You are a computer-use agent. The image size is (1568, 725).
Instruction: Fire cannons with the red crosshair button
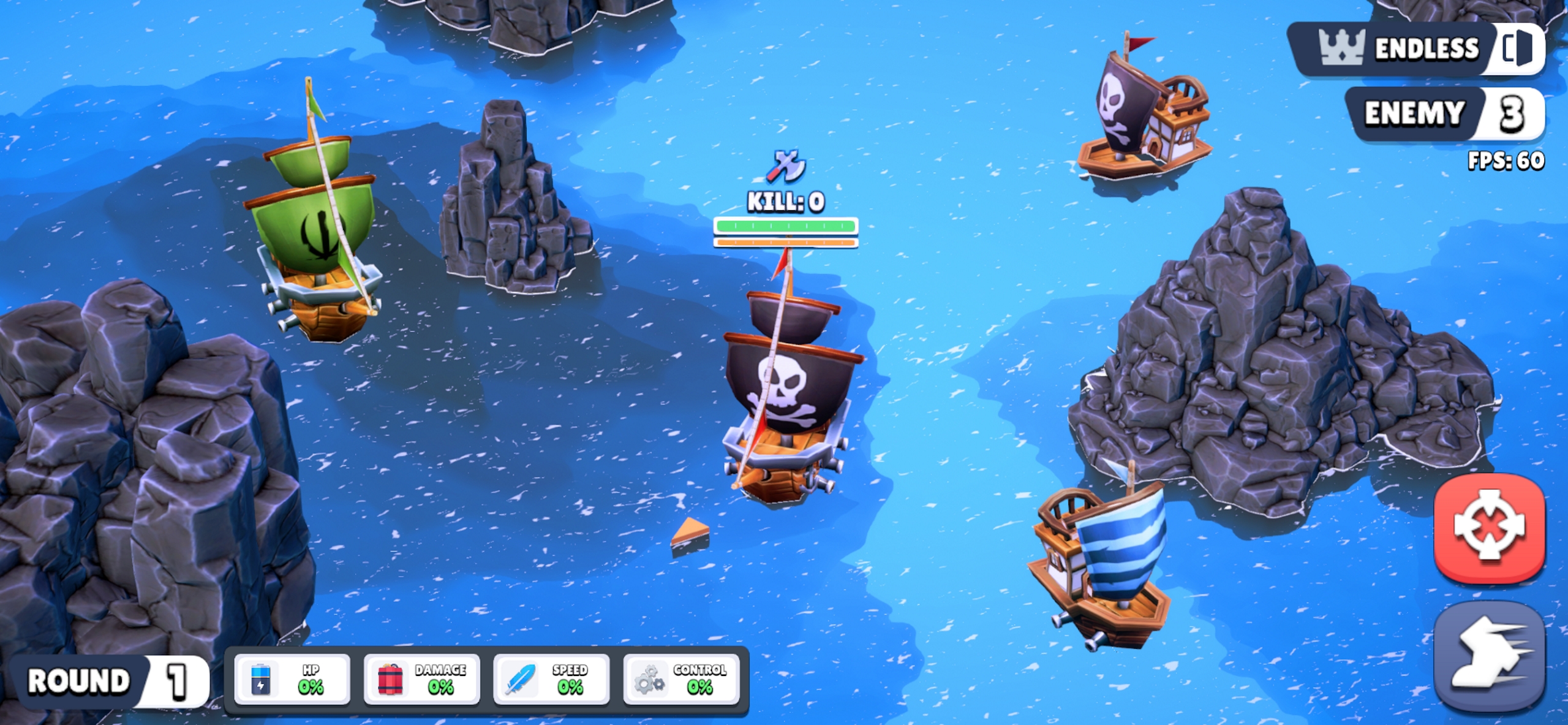pyautogui.click(x=1489, y=526)
